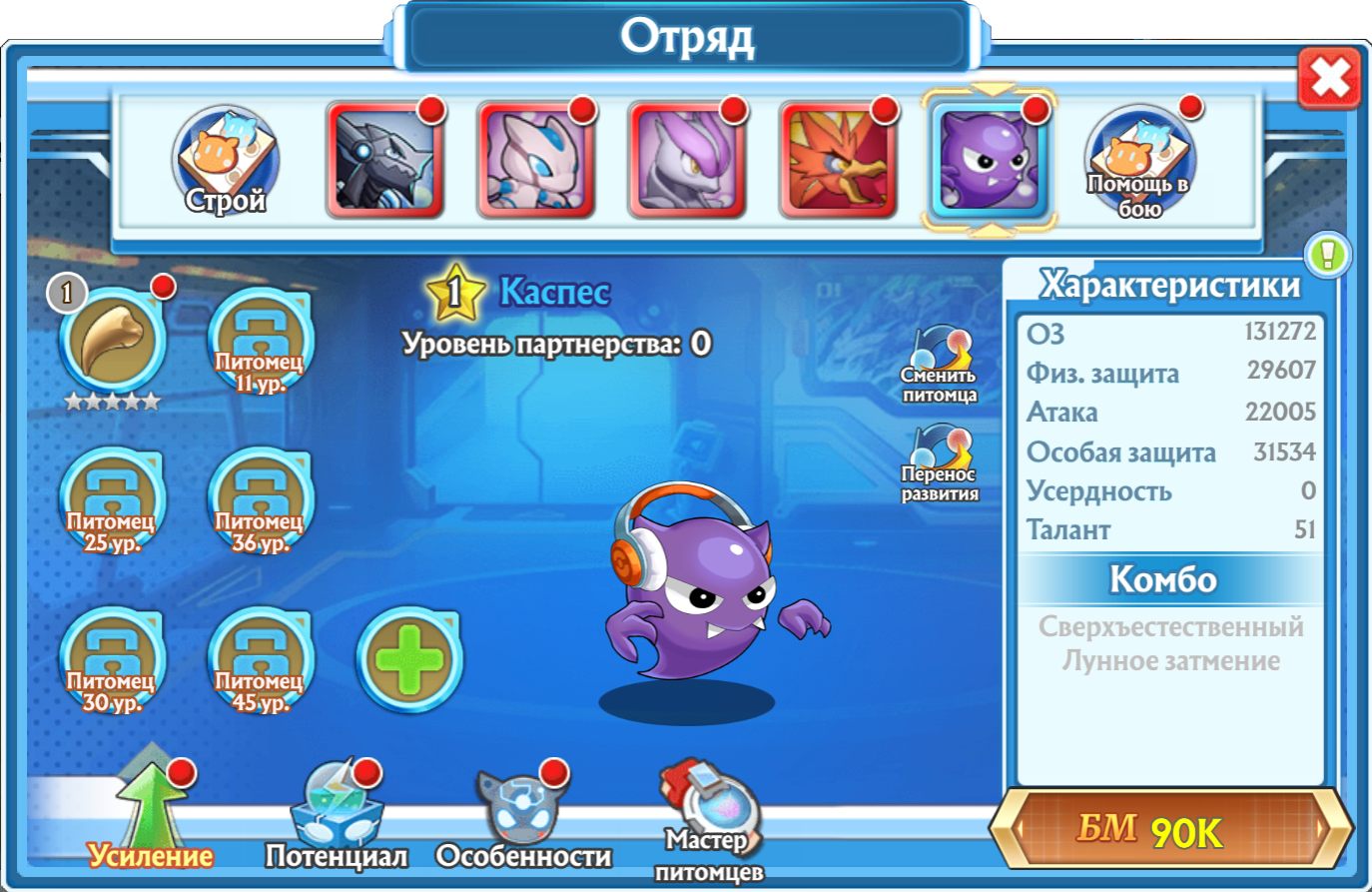
Task: Open Помощь в бою battle assist
Action: (x=1138, y=162)
